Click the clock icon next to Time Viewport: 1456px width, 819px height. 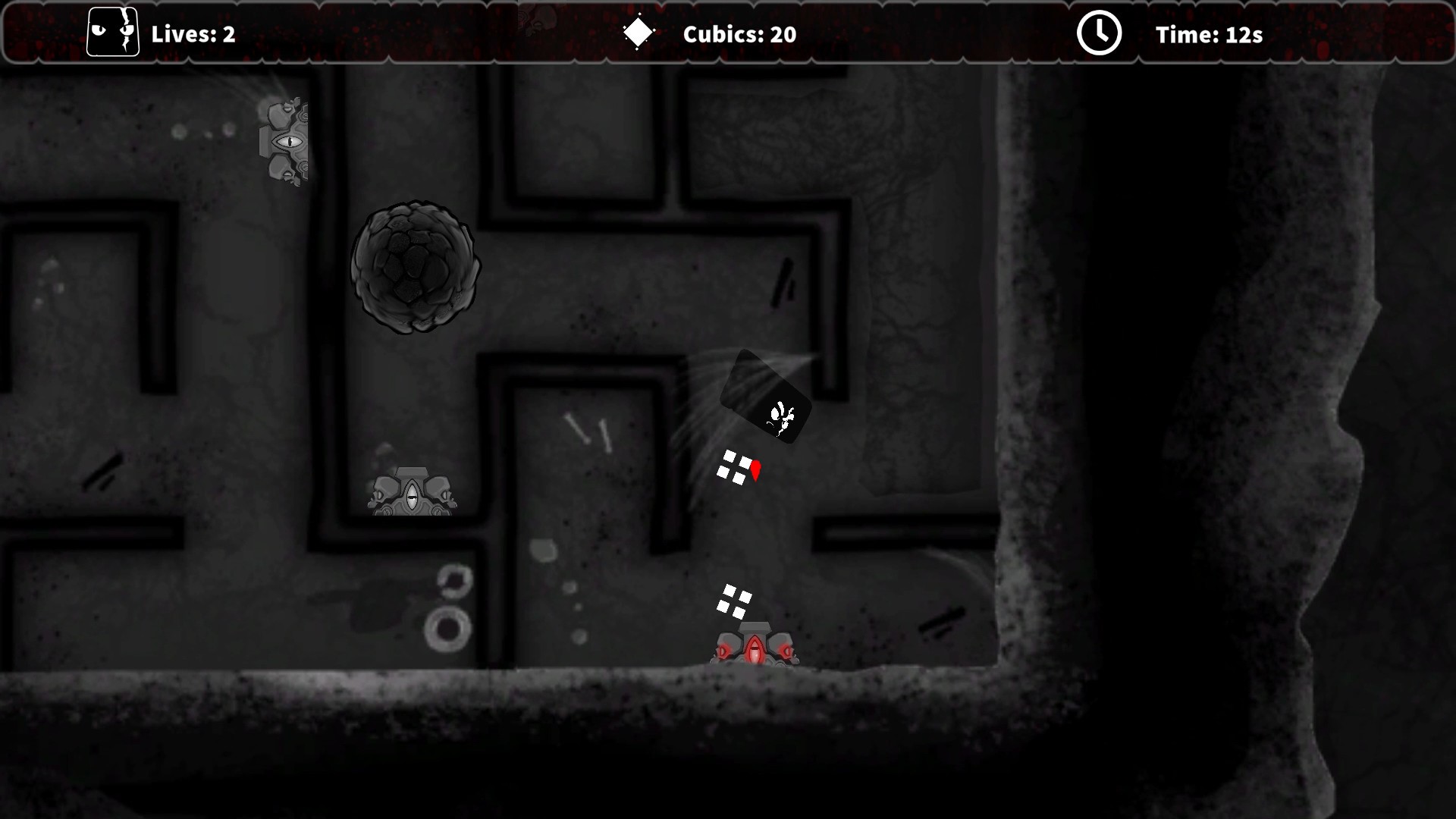[x=1100, y=33]
